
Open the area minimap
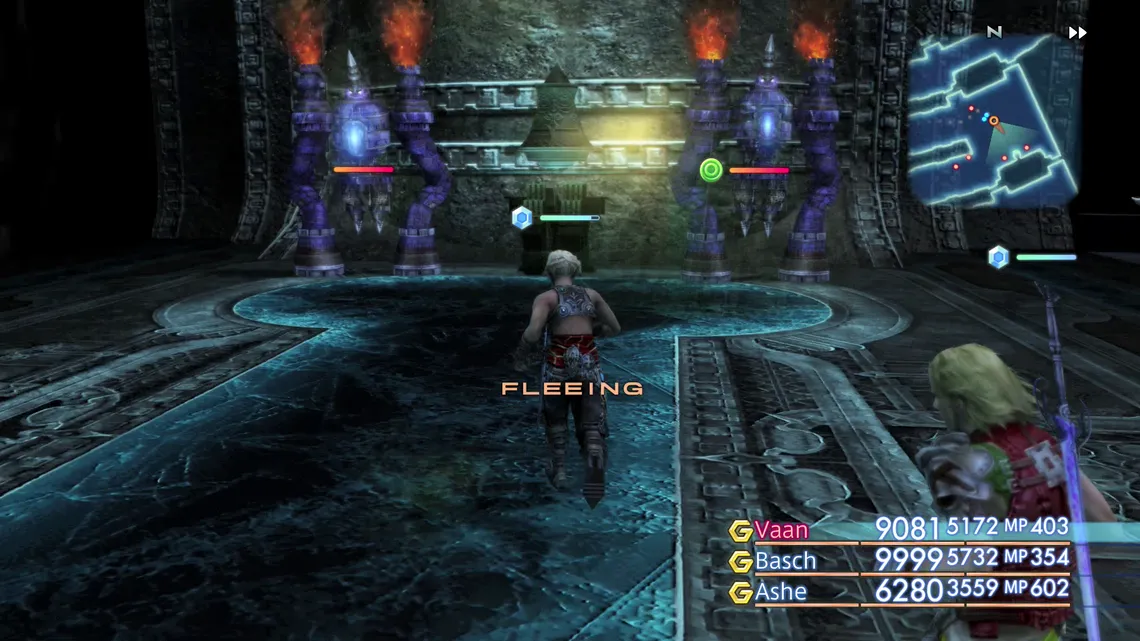coord(993,120)
